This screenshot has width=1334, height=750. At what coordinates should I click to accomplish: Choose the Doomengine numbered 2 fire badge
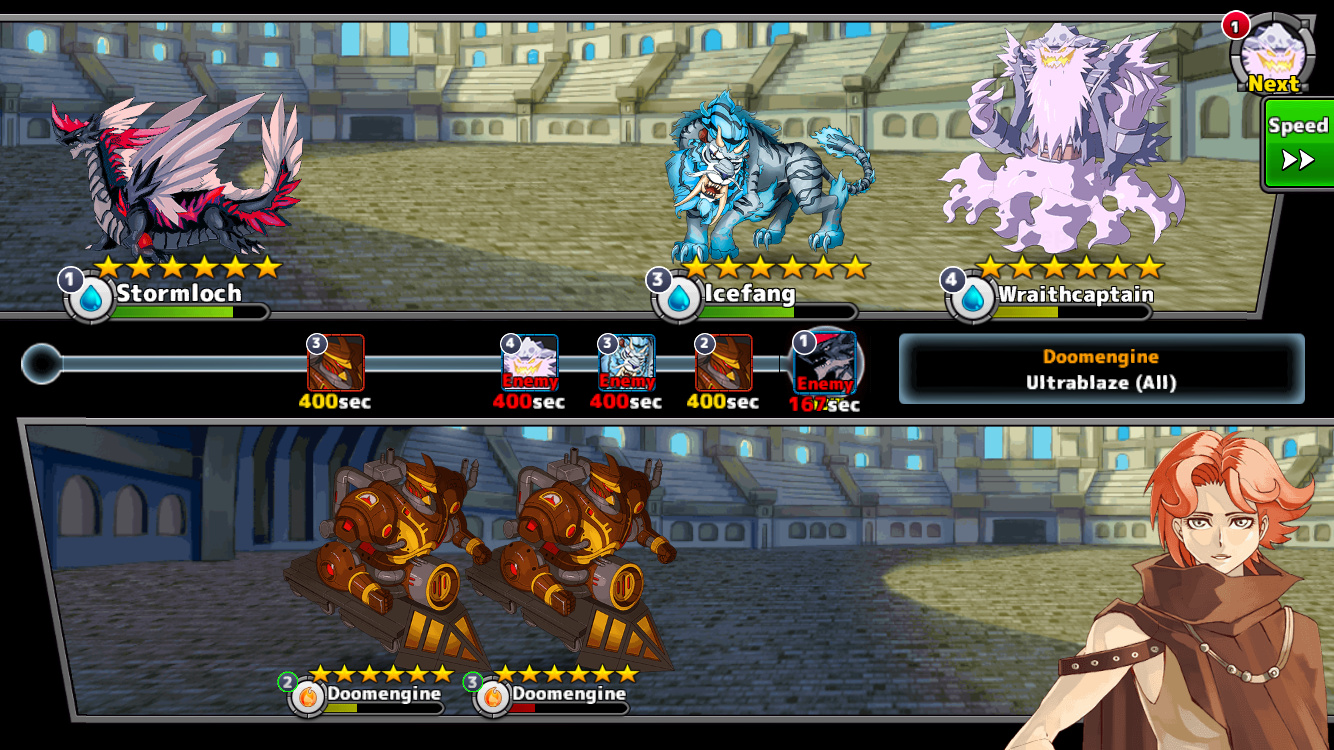[x=308, y=697]
